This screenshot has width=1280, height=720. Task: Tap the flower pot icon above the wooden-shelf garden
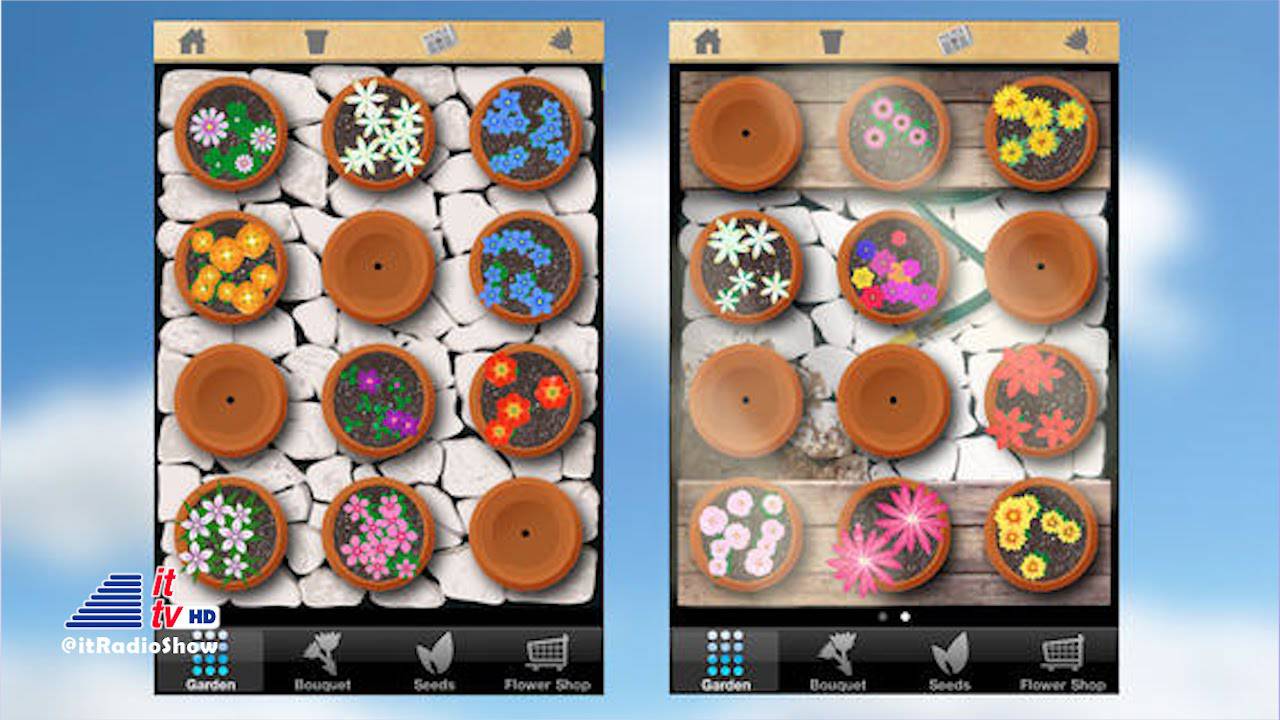[831, 41]
